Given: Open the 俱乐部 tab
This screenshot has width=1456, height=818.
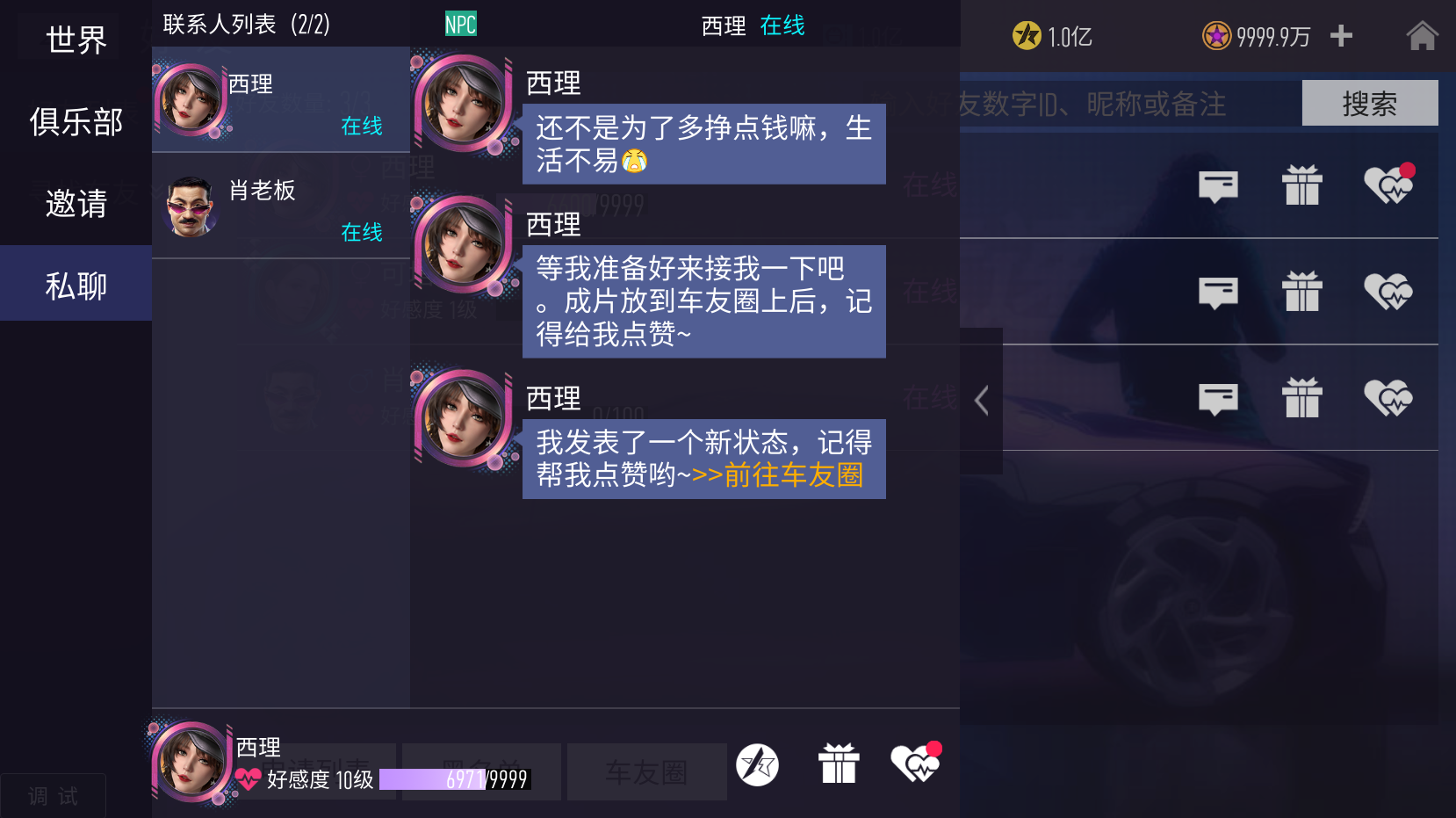Looking at the screenshot, I should [x=75, y=121].
